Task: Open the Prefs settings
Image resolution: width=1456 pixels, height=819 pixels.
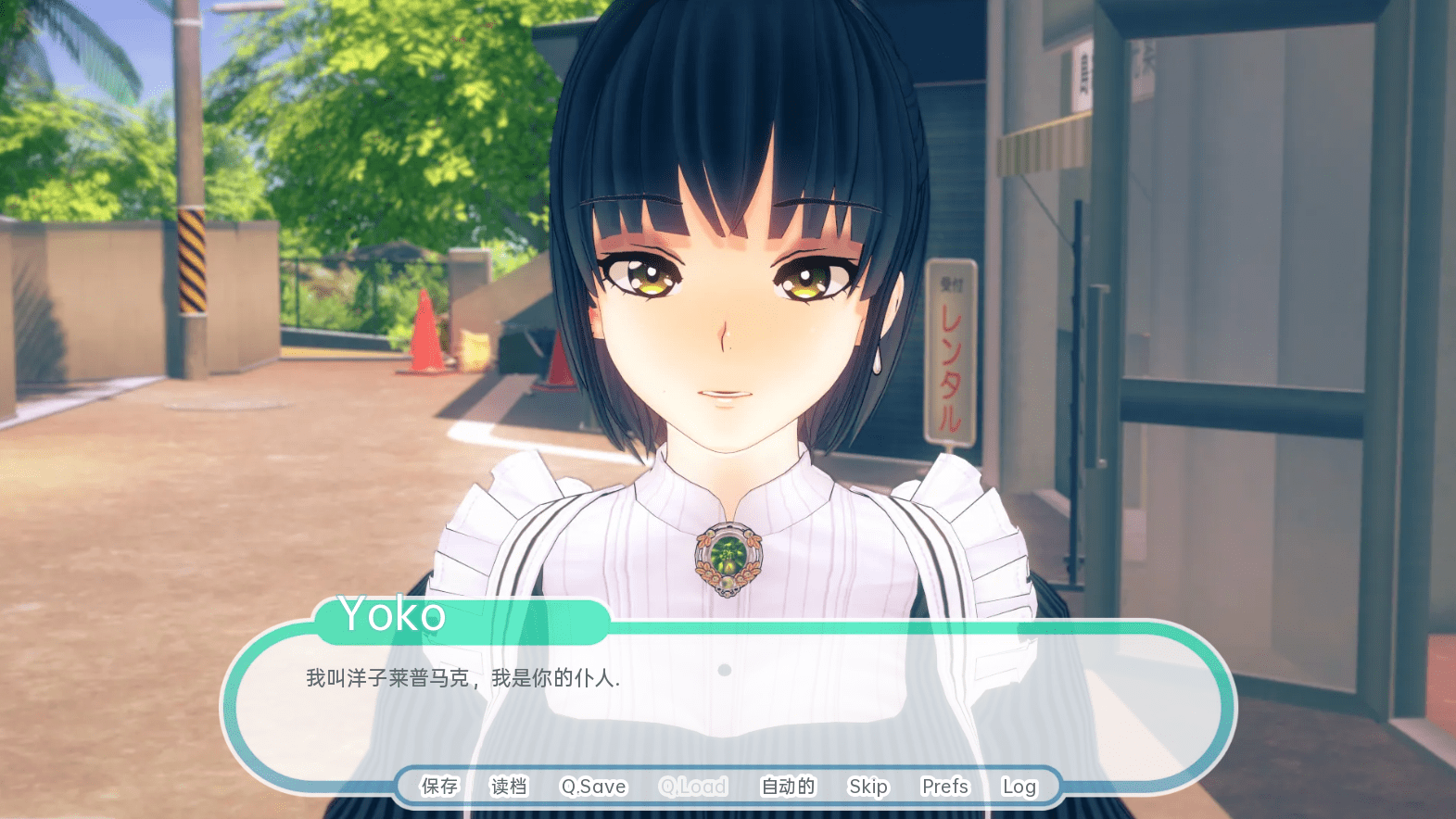Action: click(944, 787)
